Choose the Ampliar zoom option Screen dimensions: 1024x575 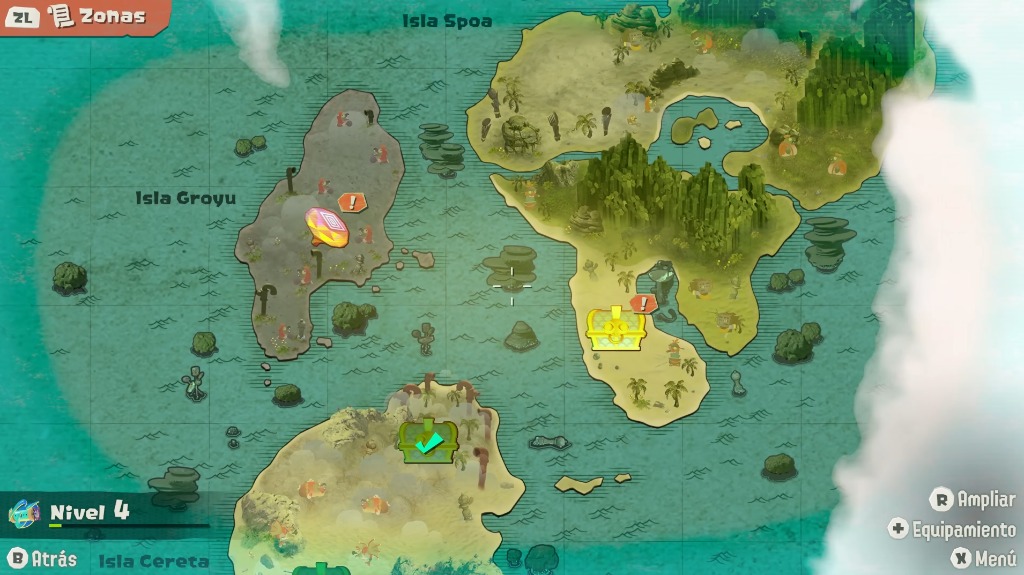(x=972, y=499)
